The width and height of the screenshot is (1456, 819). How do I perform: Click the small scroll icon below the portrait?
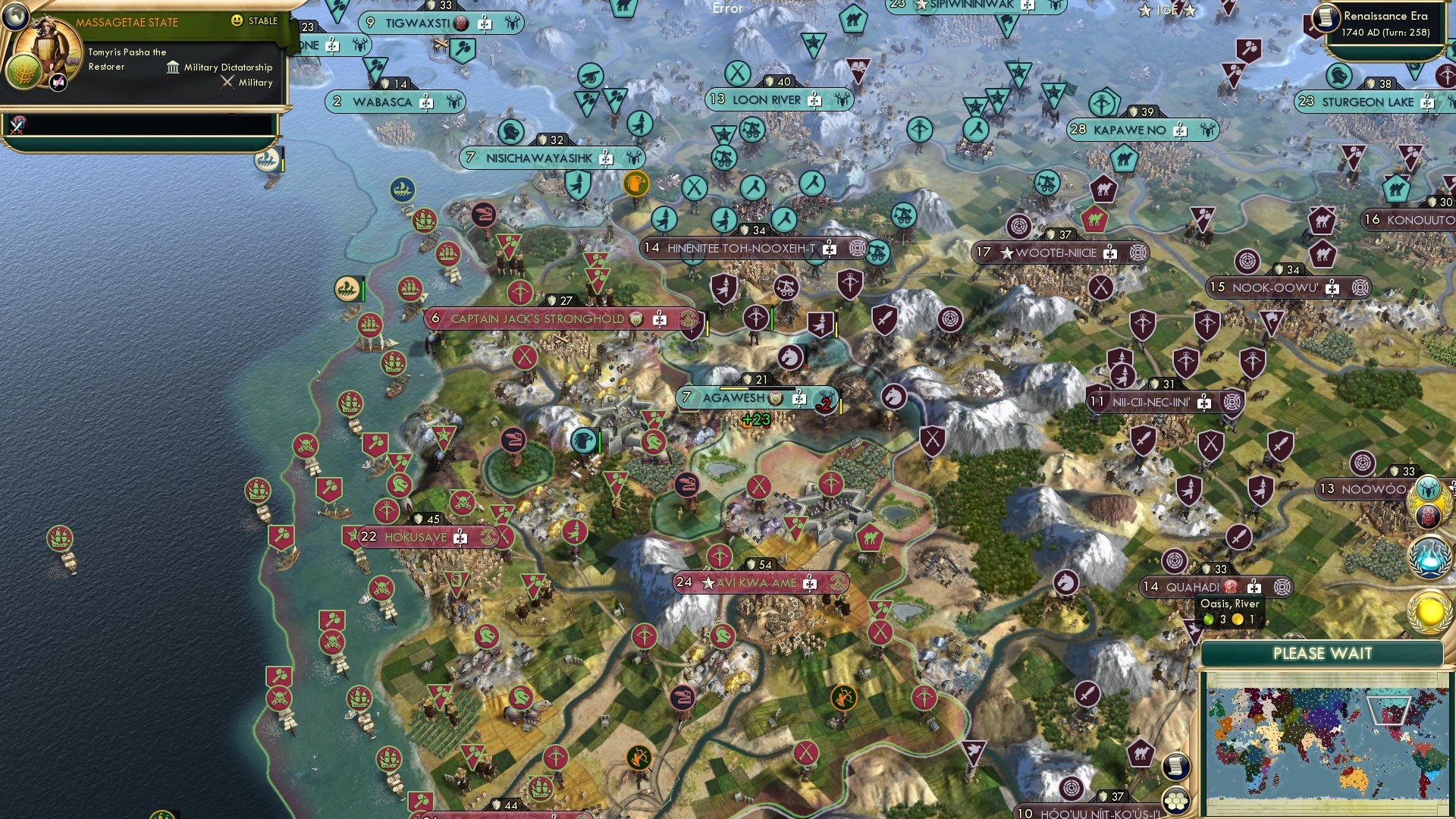click(x=59, y=83)
